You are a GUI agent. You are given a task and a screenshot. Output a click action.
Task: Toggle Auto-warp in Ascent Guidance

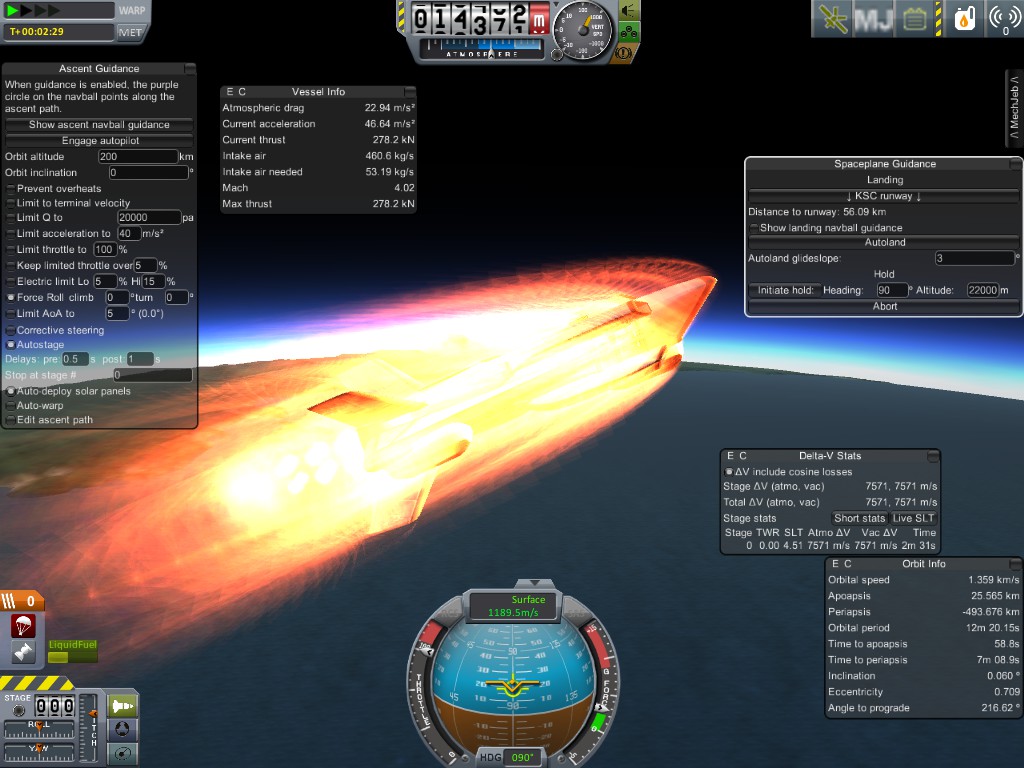(11, 406)
